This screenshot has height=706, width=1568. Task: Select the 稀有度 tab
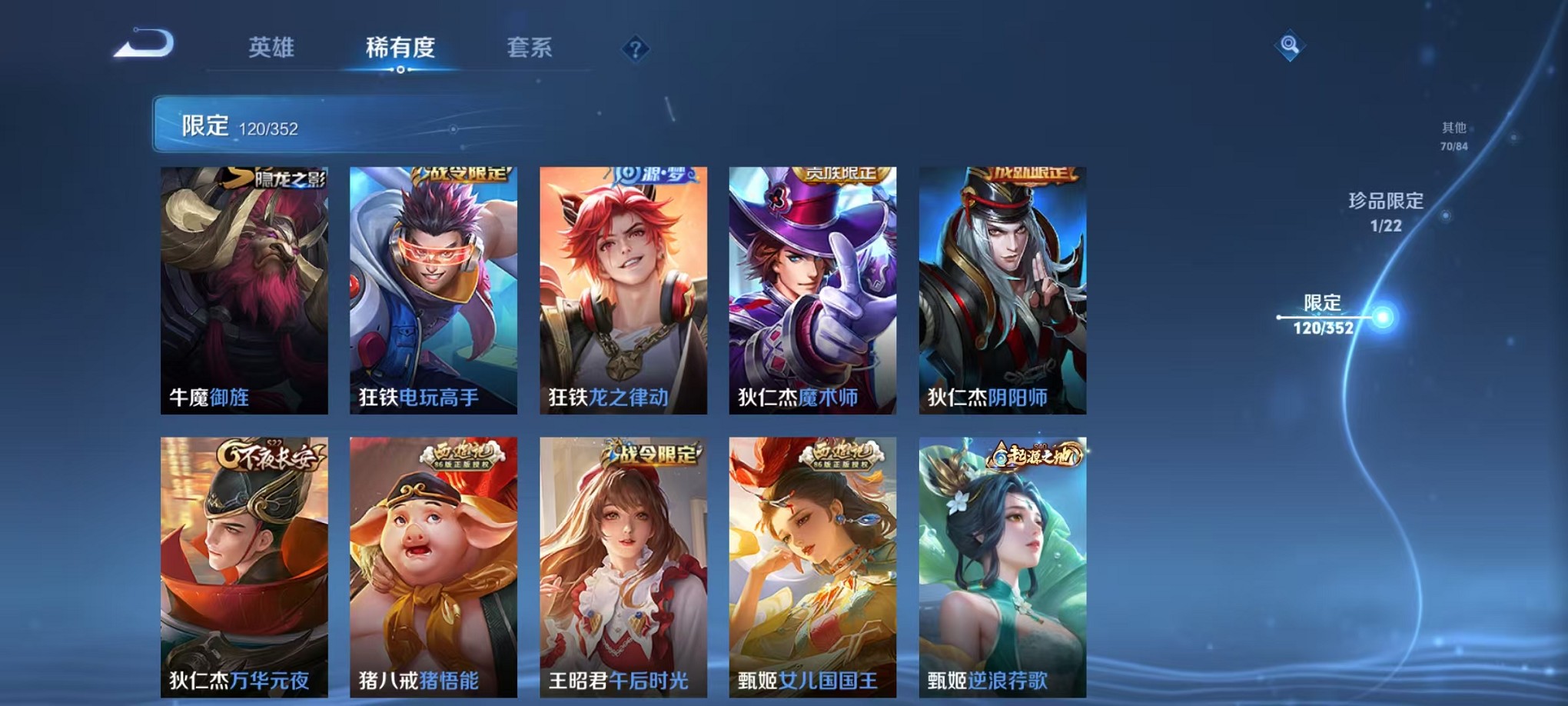point(399,48)
